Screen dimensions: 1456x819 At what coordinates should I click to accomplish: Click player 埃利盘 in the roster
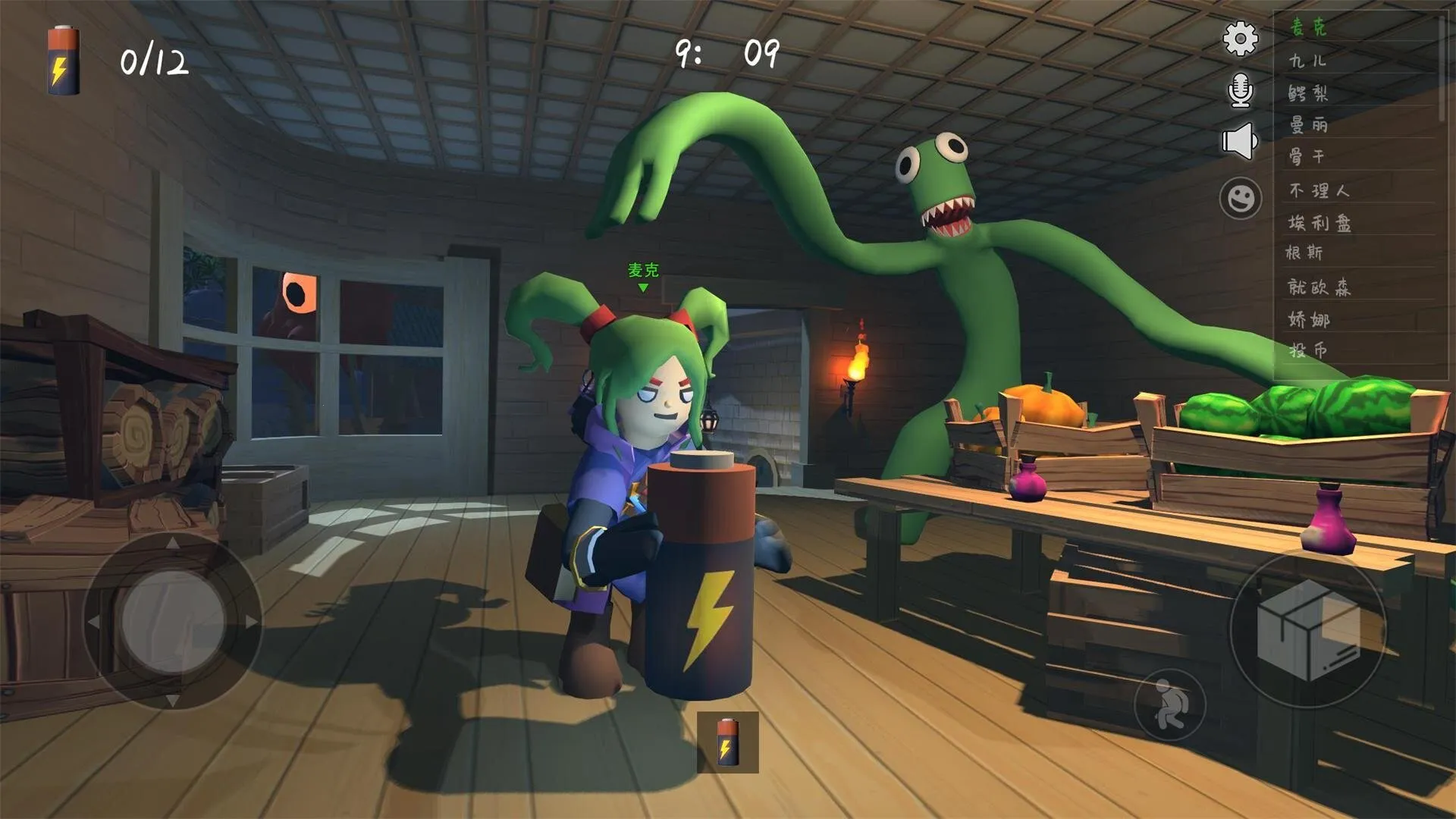(x=1319, y=222)
